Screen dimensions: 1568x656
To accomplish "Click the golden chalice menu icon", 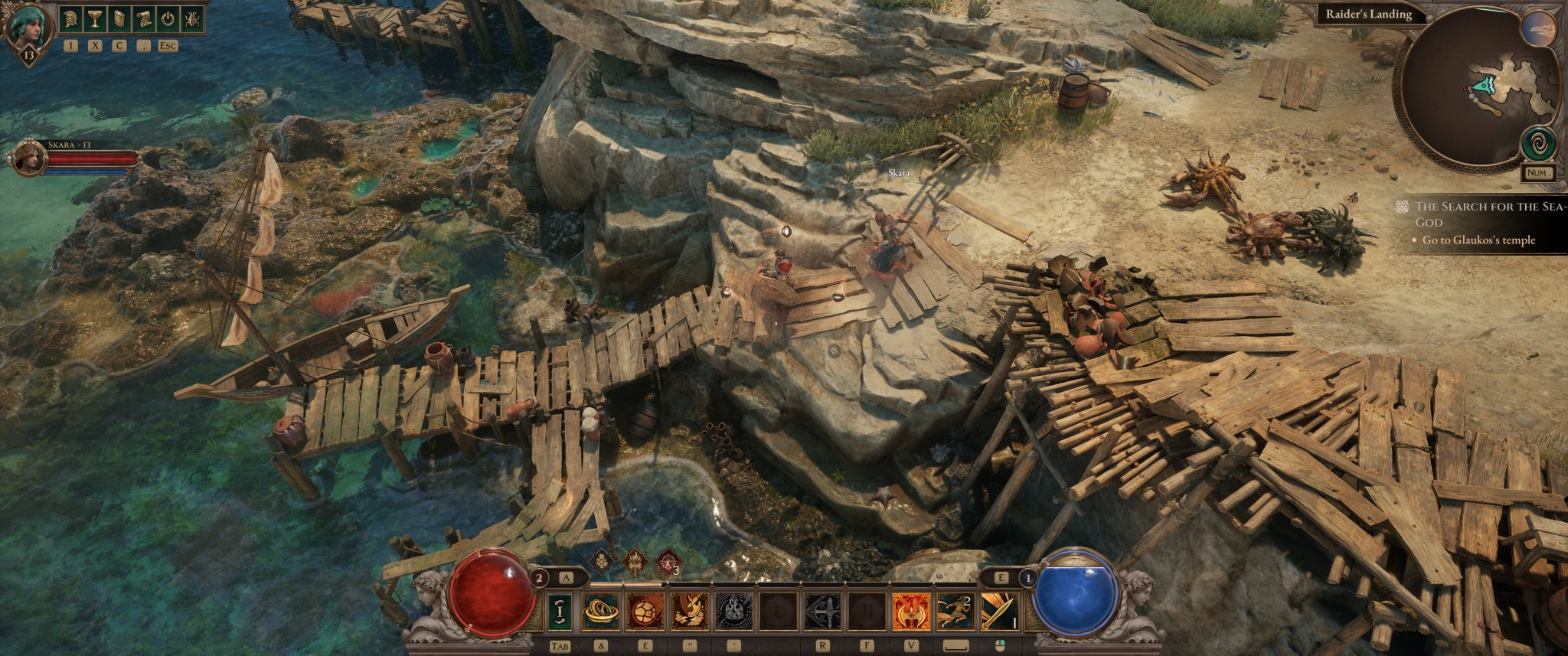I will pyautogui.click(x=95, y=19).
